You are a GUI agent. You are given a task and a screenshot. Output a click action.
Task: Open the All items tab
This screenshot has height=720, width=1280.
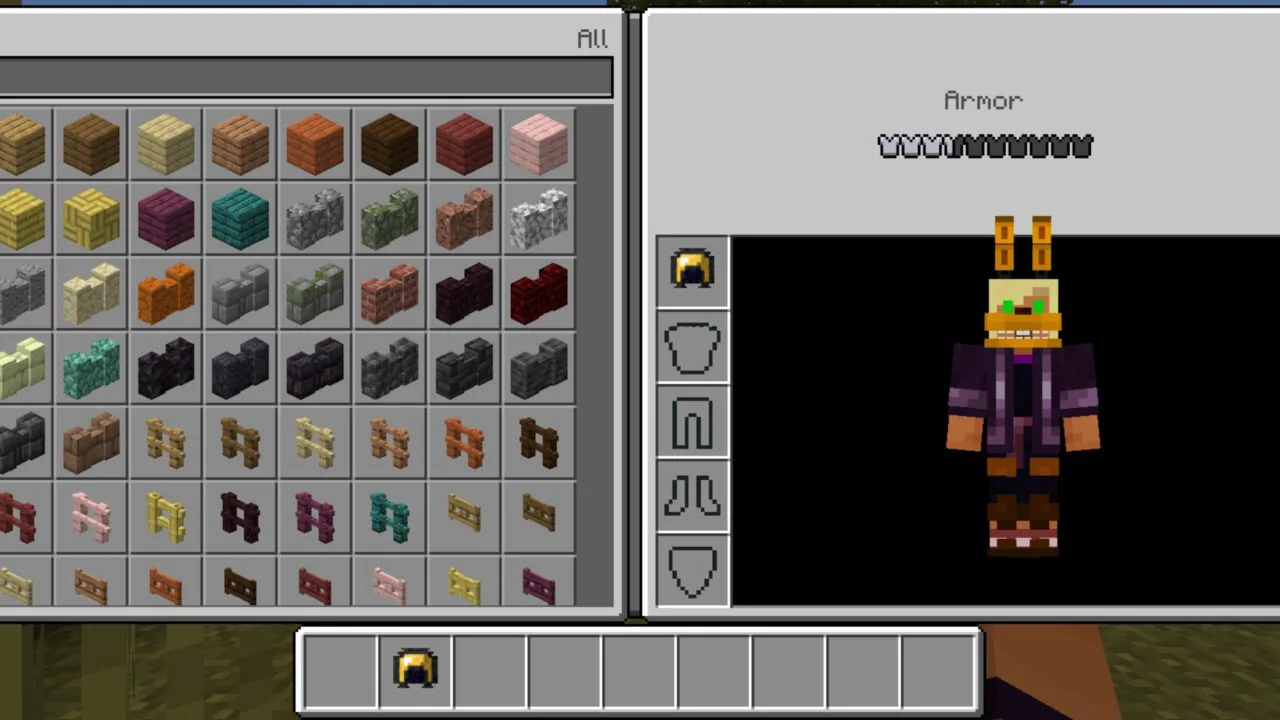click(591, 38)
